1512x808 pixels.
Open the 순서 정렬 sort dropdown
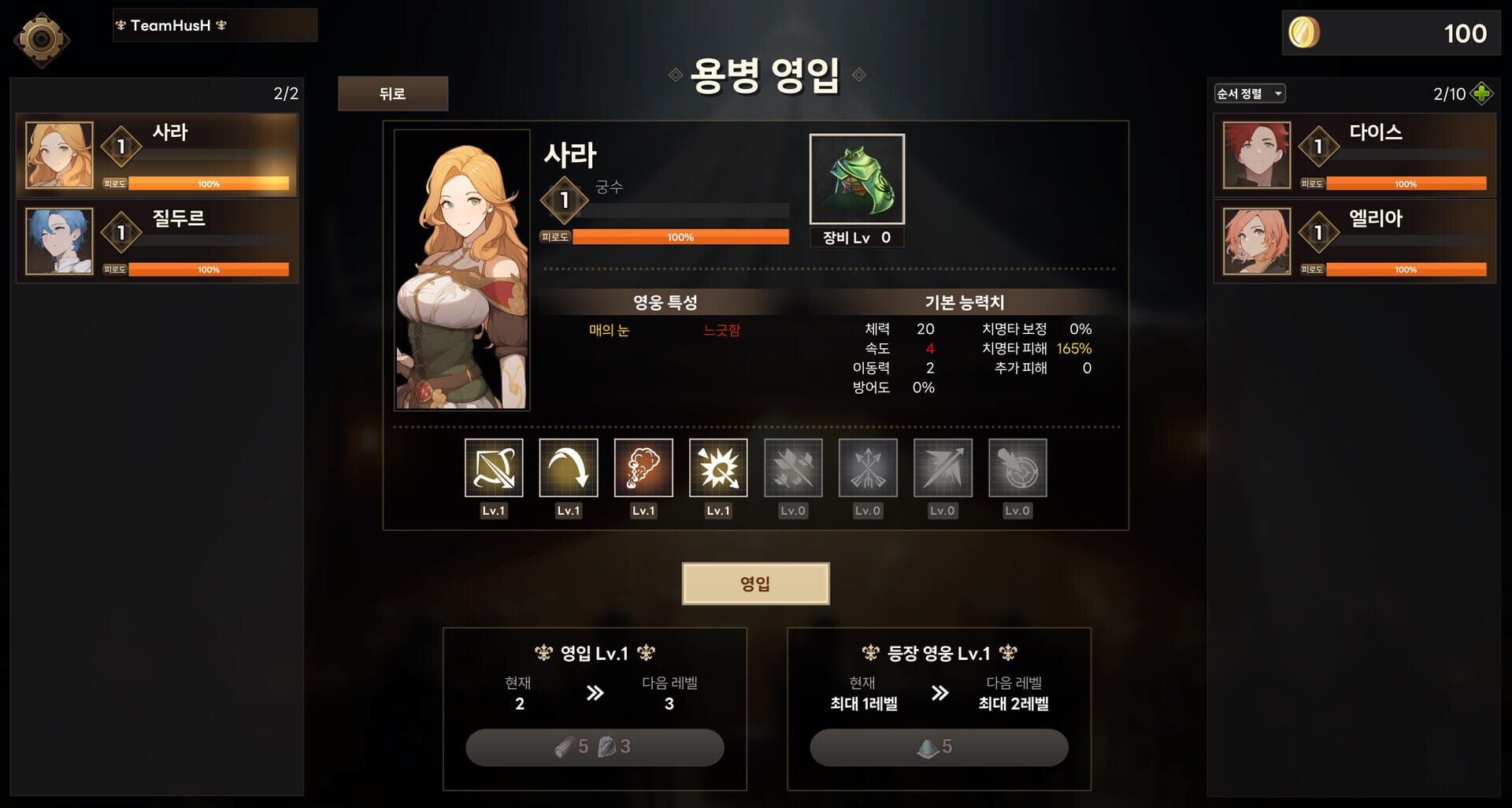pos(1250,92)
